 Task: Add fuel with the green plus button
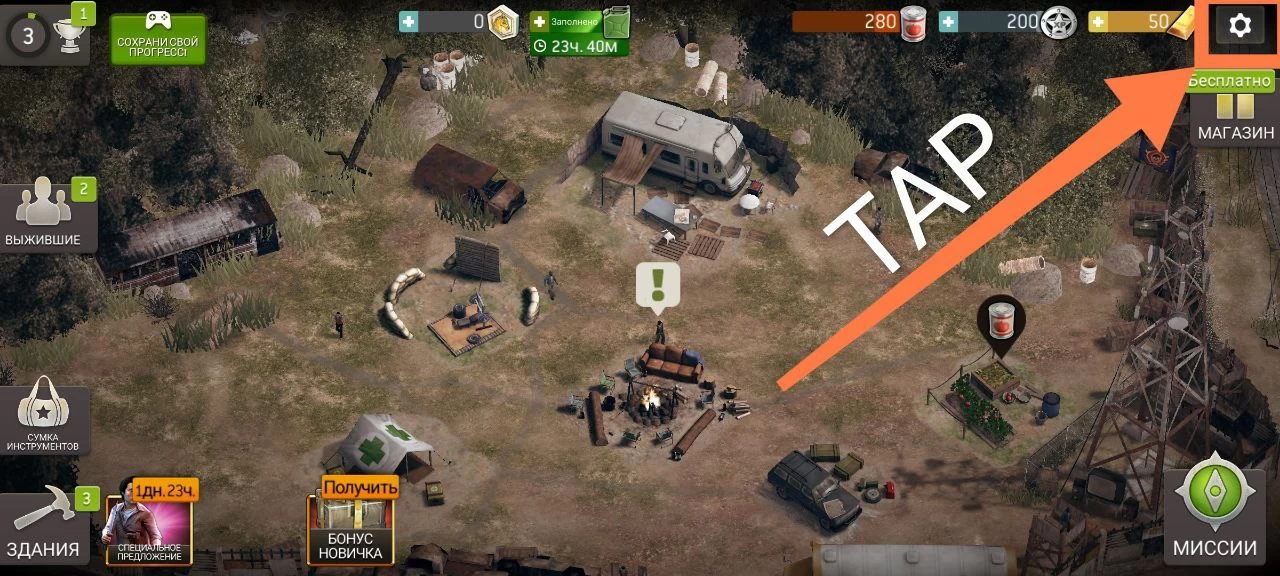coord(540,21)
